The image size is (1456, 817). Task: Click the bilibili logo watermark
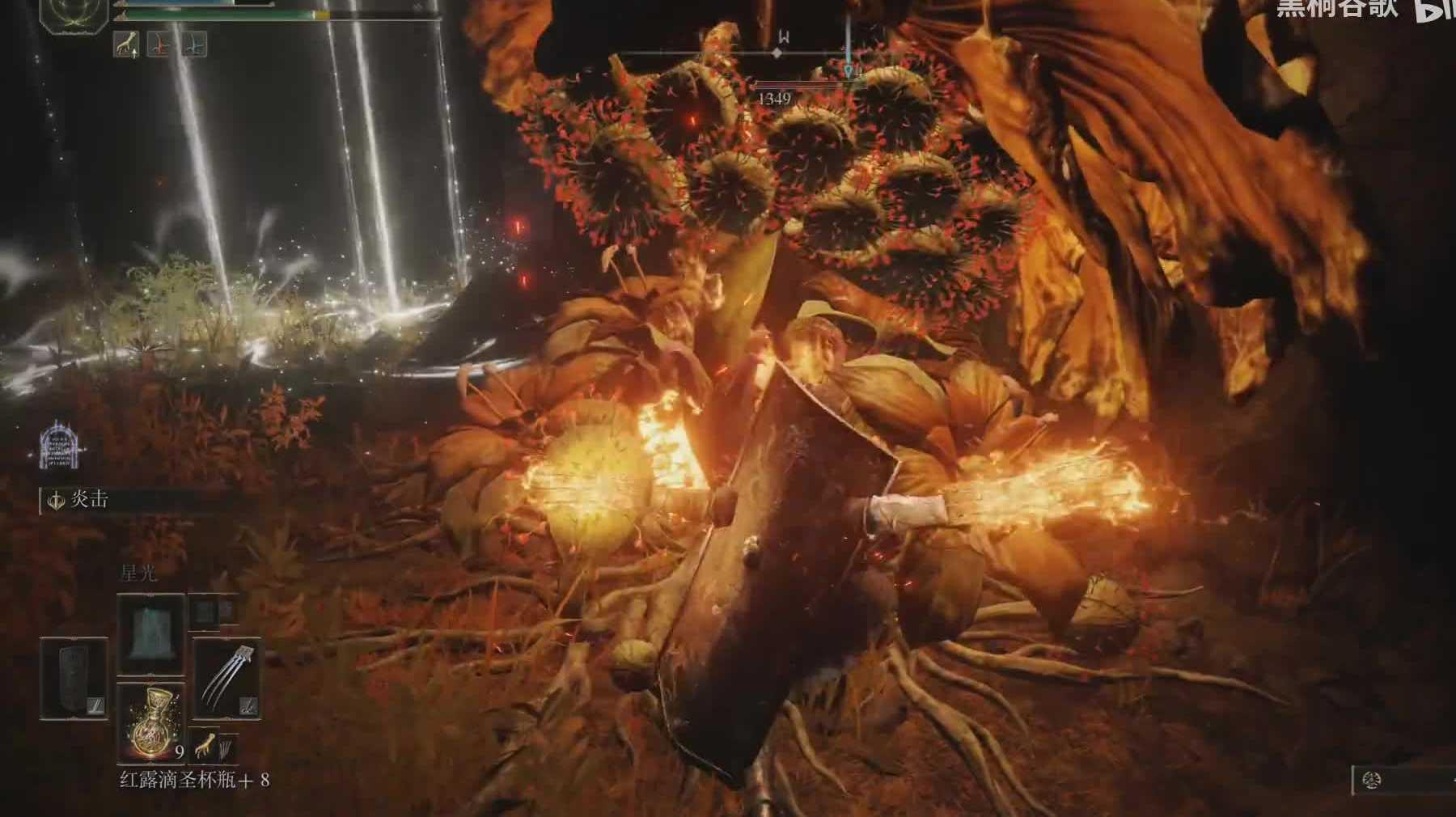tap(1434, 10)
